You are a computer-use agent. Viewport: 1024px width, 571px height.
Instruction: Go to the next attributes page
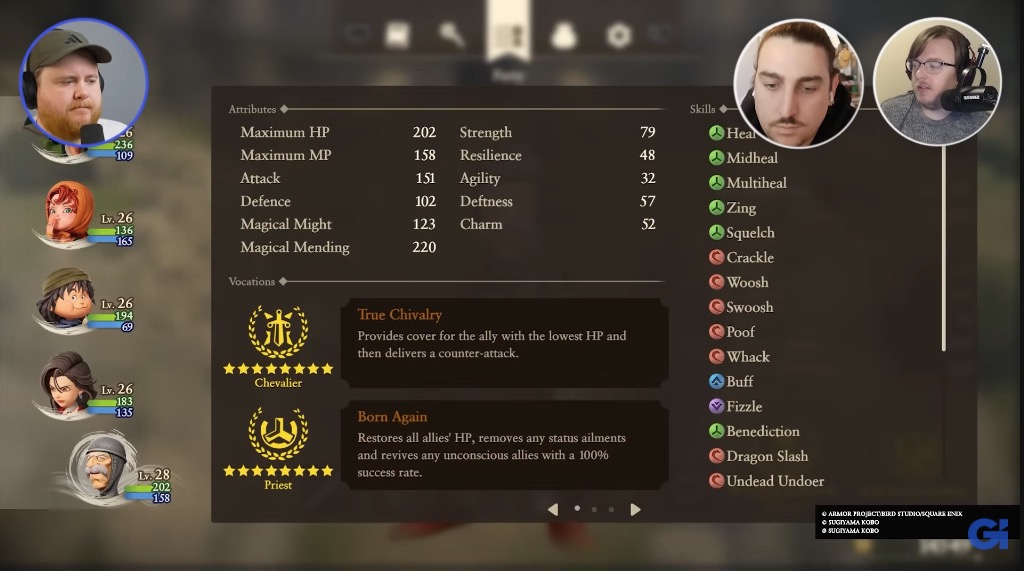tap(635, 509)
